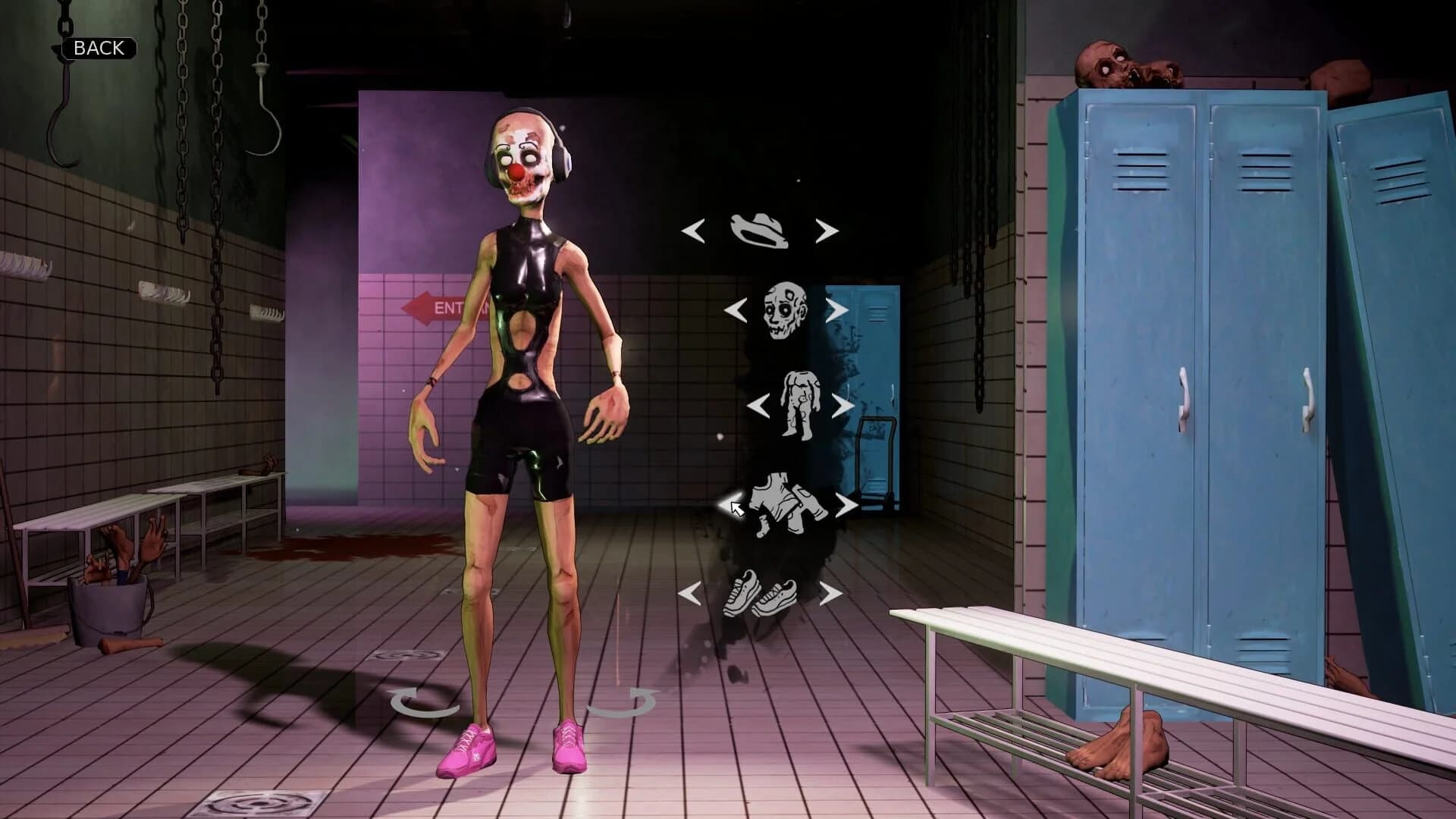Go back to the previous head style
This screenshot has width=1456, height=819.
734,309
